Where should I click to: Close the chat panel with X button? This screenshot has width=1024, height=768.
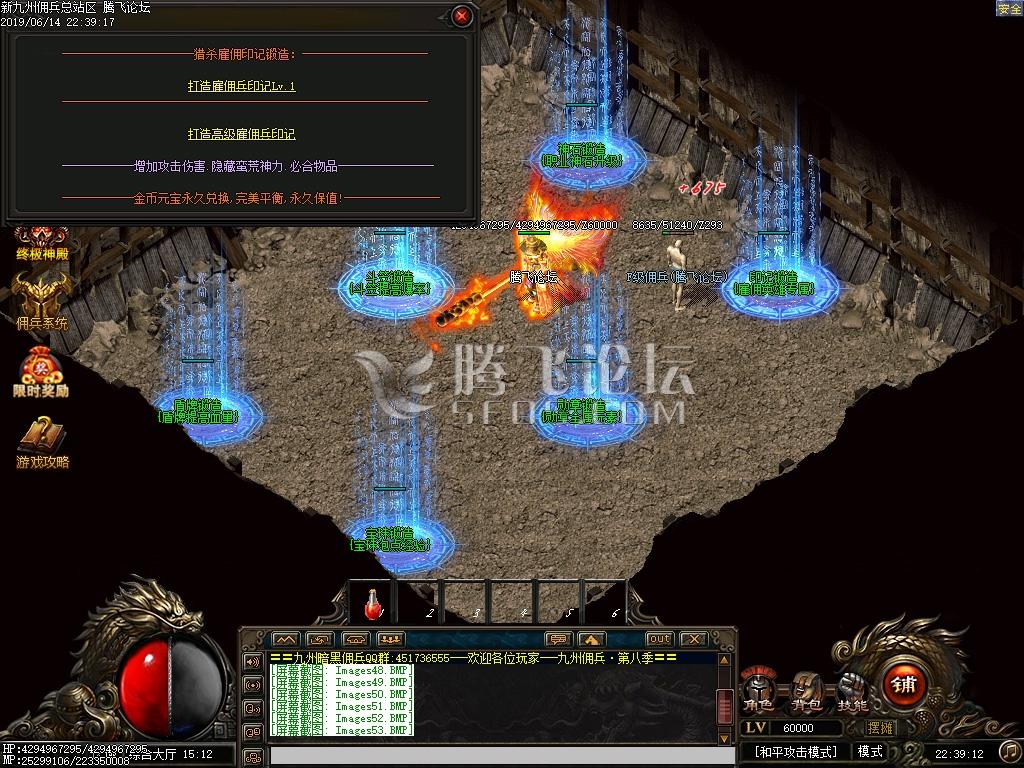pos(691,639)
